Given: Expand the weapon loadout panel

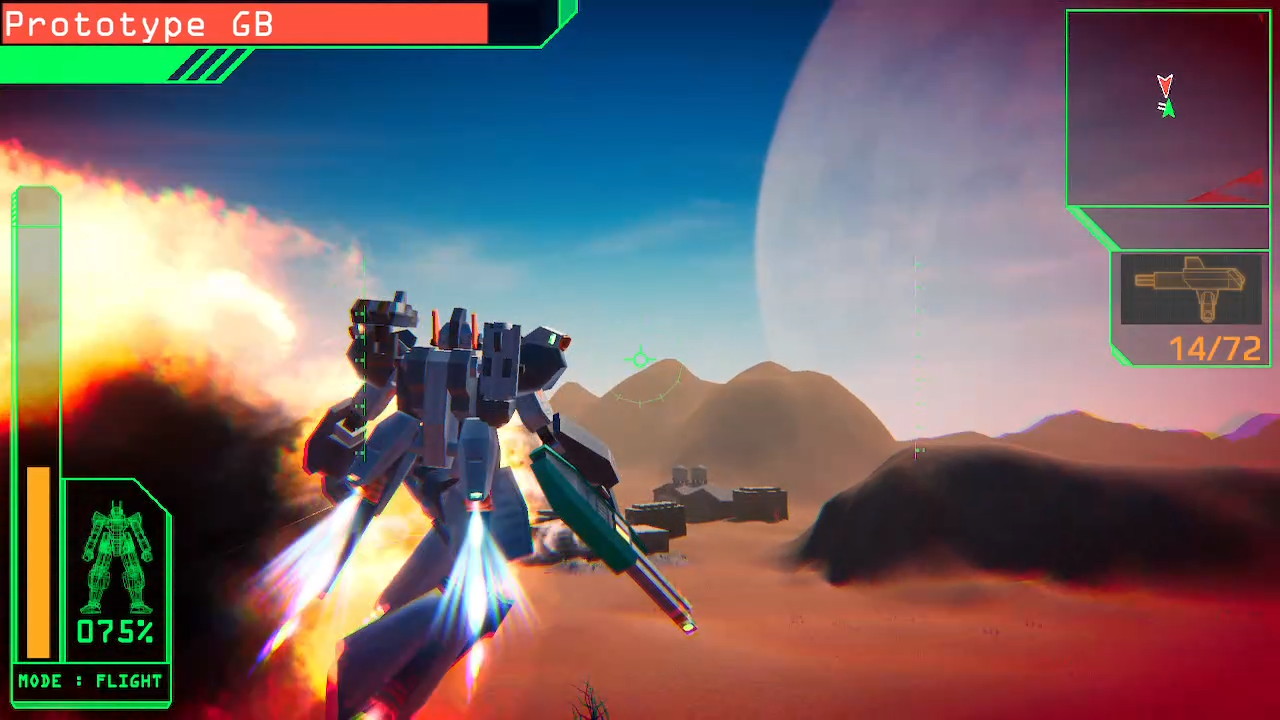Looking at the screenshot, I should tap(1190, 305).
